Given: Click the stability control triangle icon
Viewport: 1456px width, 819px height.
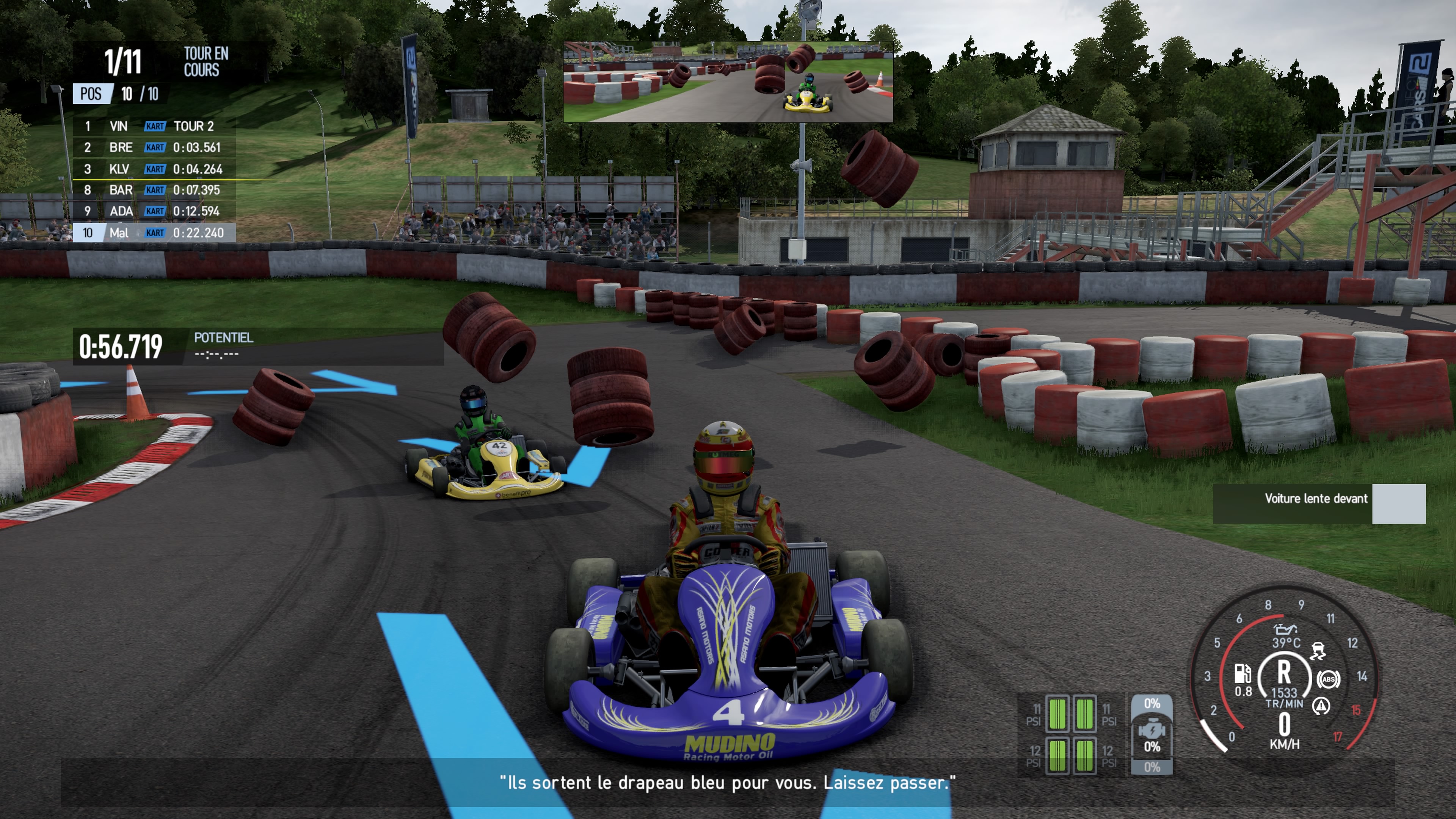Looking at the screenshot, I should [1320, 706].
